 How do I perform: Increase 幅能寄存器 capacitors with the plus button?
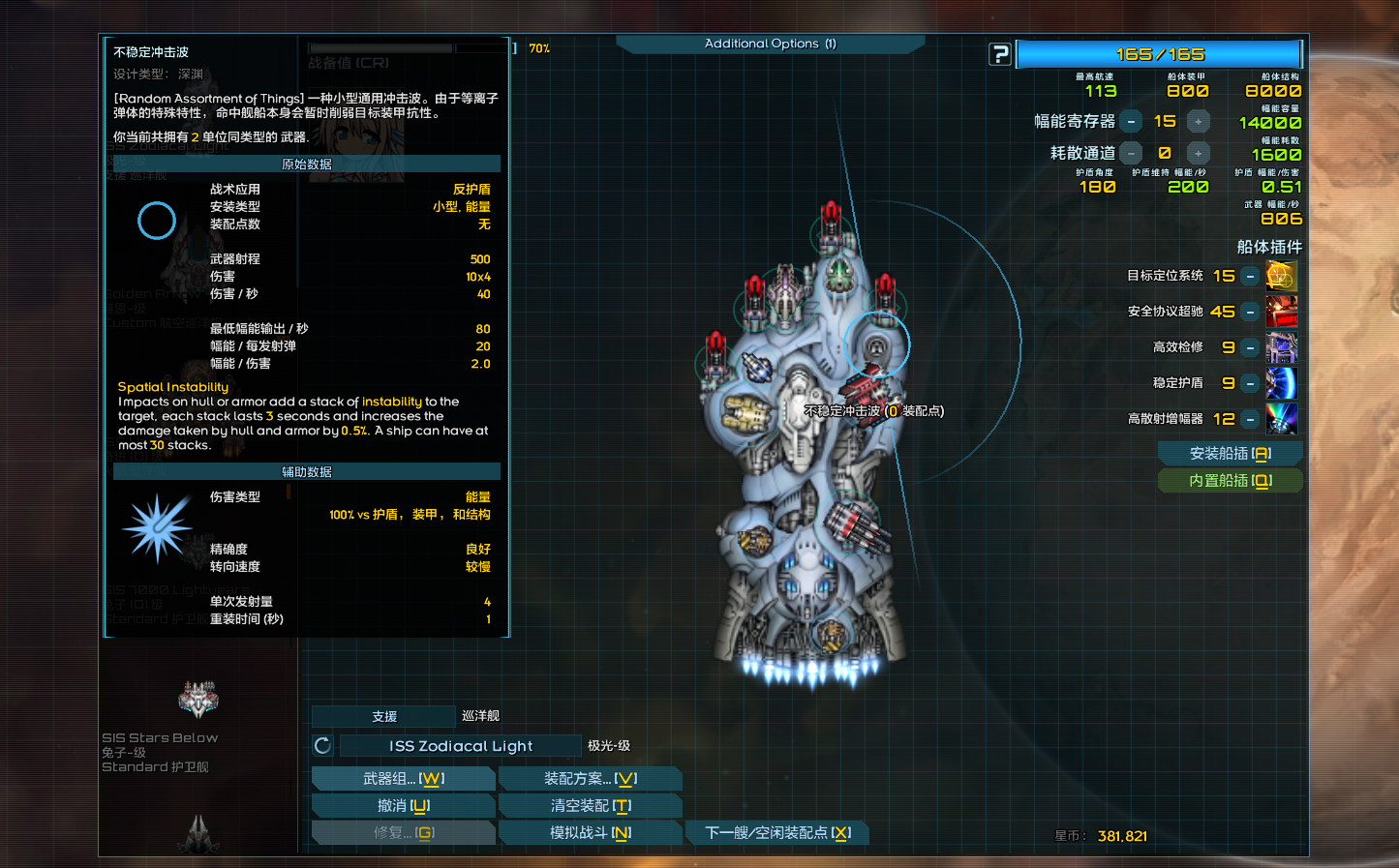(1199, 122)
